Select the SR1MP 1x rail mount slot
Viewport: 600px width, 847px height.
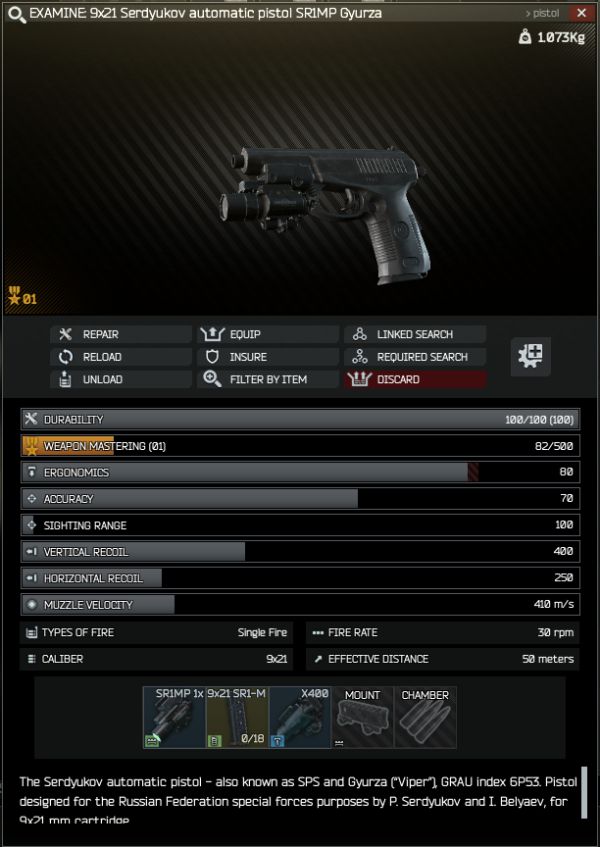pos(174,717)
